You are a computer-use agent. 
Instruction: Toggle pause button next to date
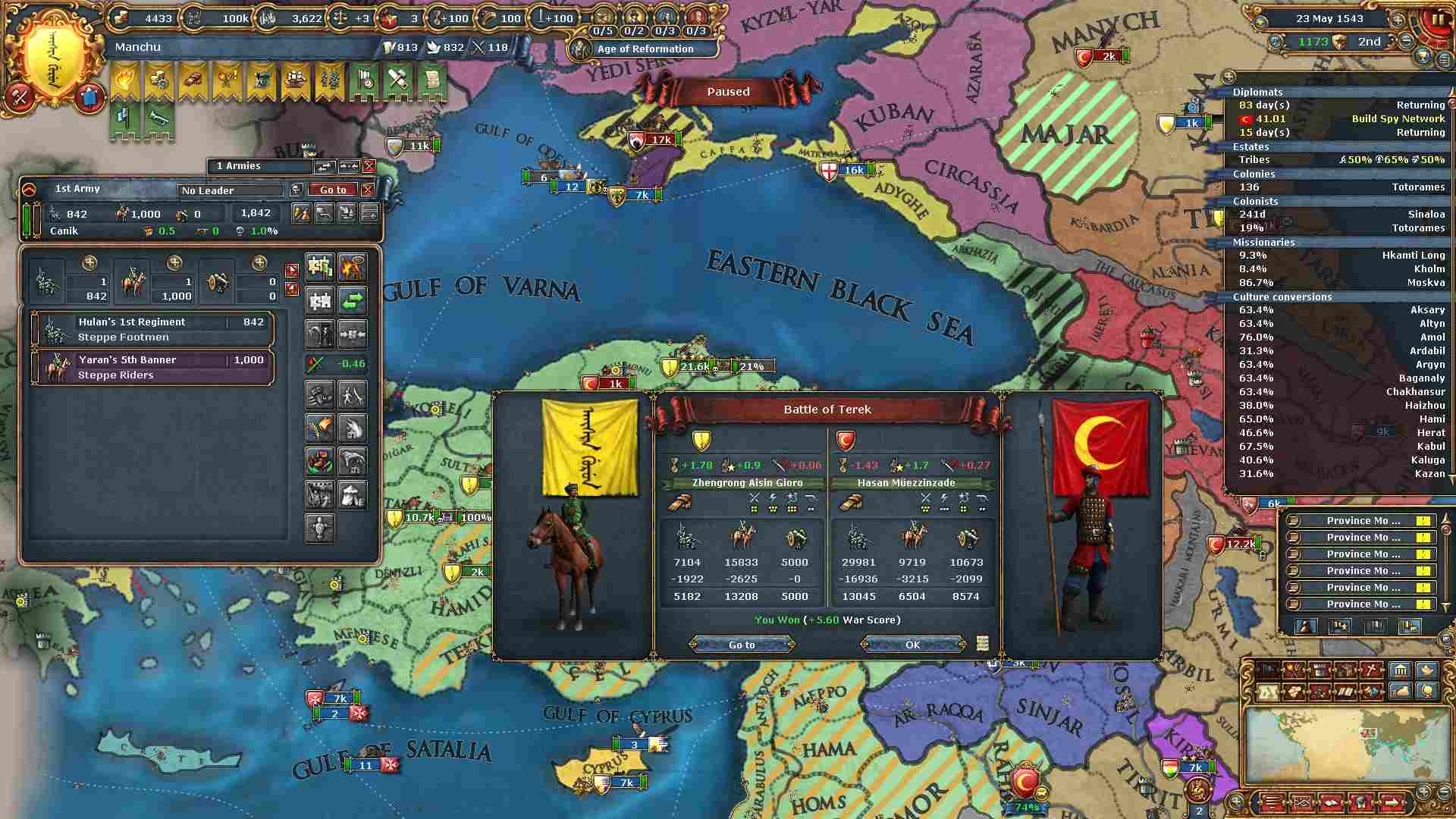1437,19
